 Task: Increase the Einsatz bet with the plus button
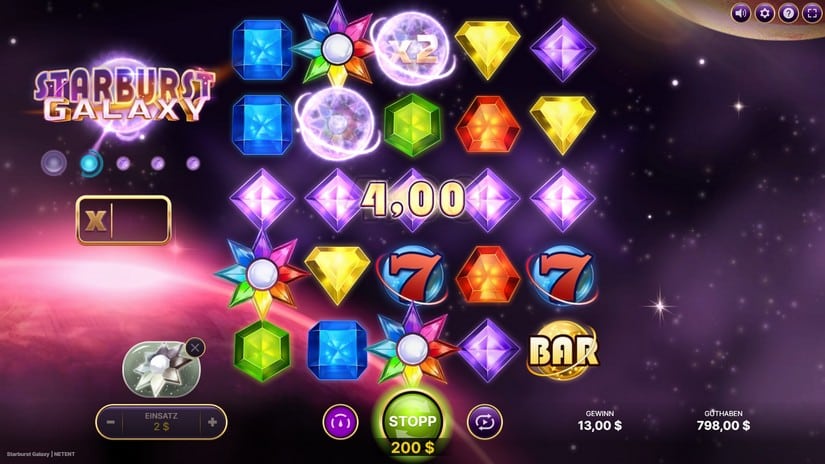click(212, 422)
